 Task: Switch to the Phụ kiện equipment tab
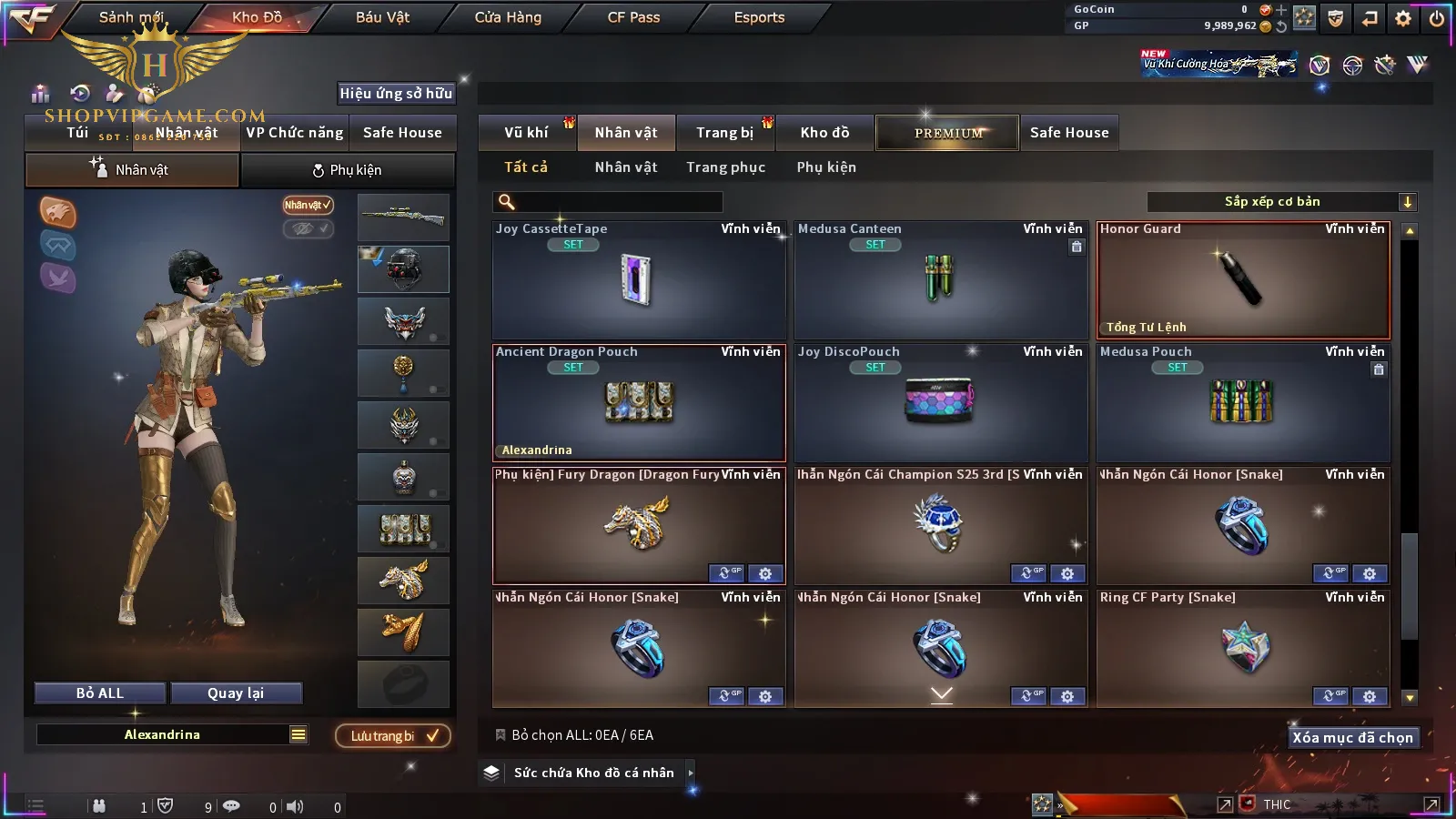click(348, 170)
